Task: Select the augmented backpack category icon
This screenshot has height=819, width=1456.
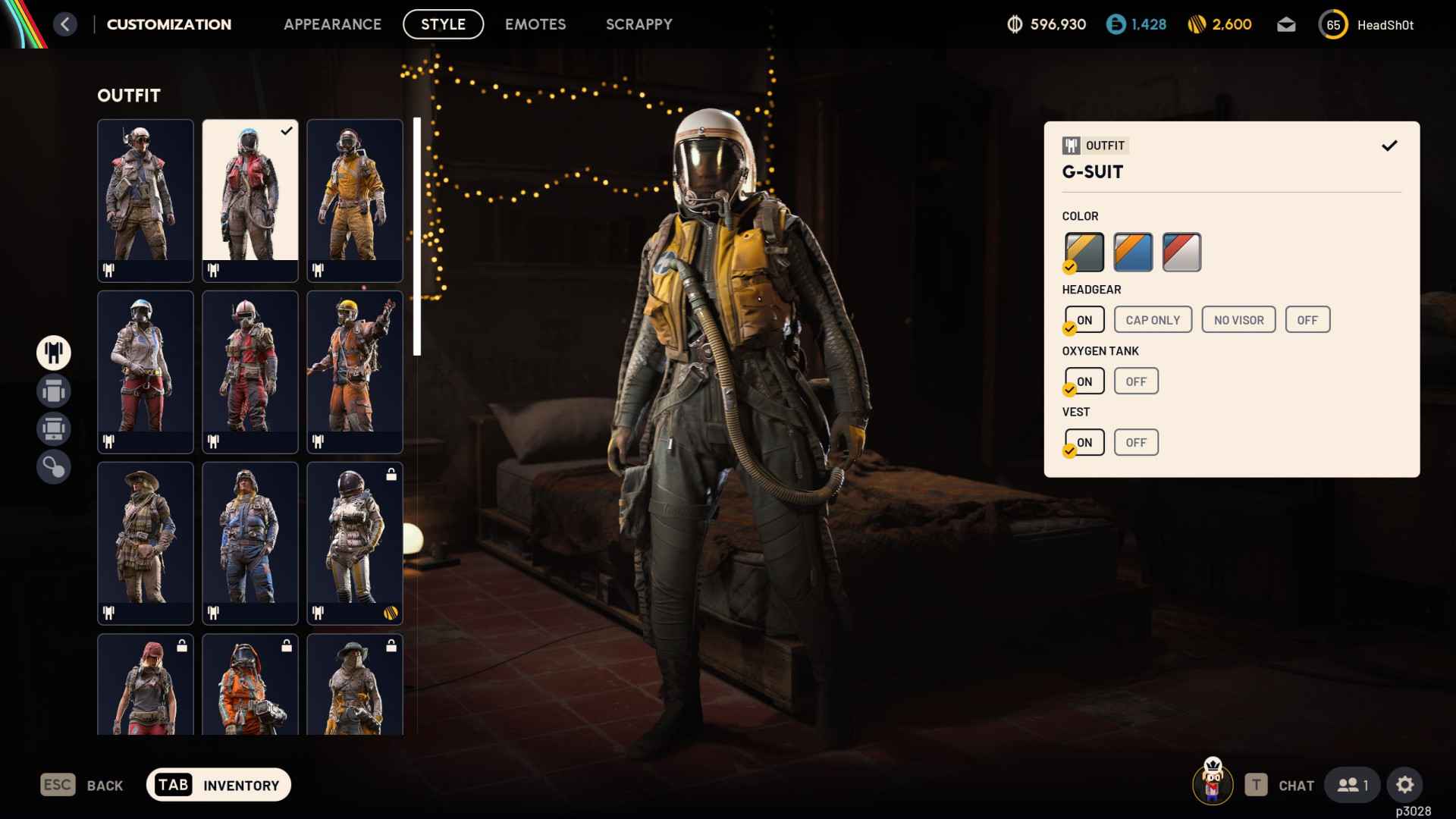Action: coord(54,428)
